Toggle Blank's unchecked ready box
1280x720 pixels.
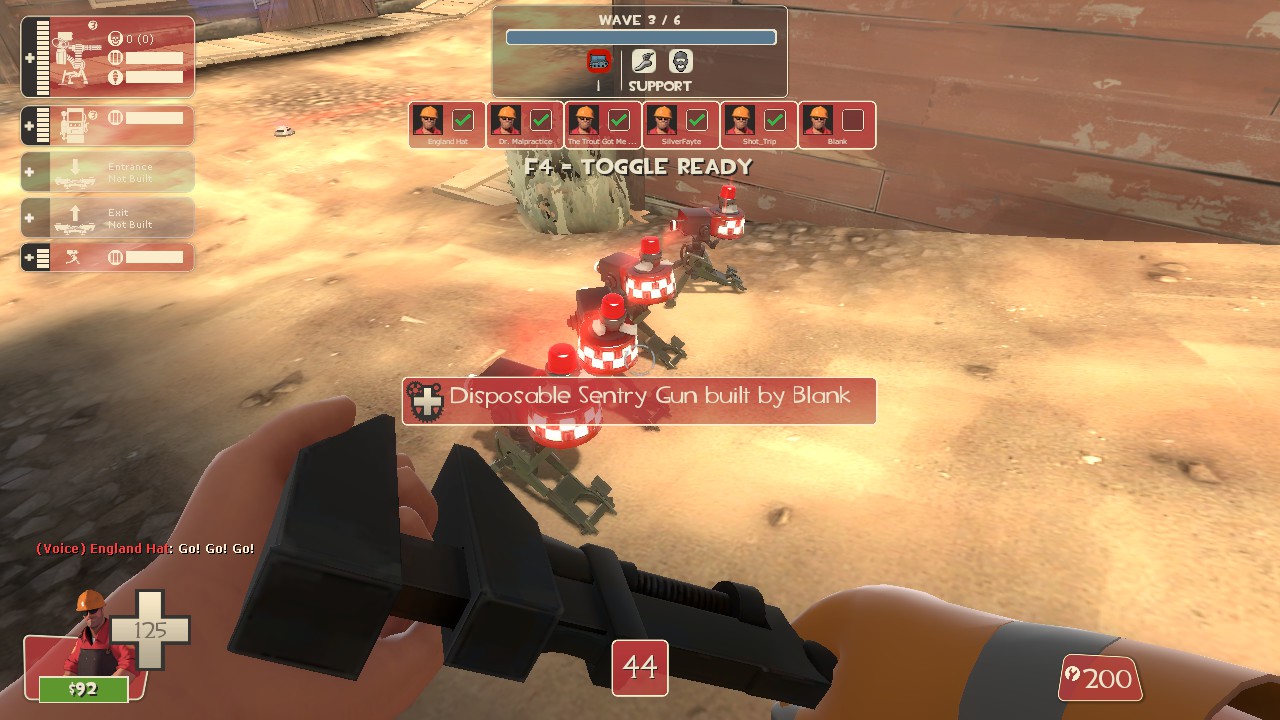click(852, 120)
